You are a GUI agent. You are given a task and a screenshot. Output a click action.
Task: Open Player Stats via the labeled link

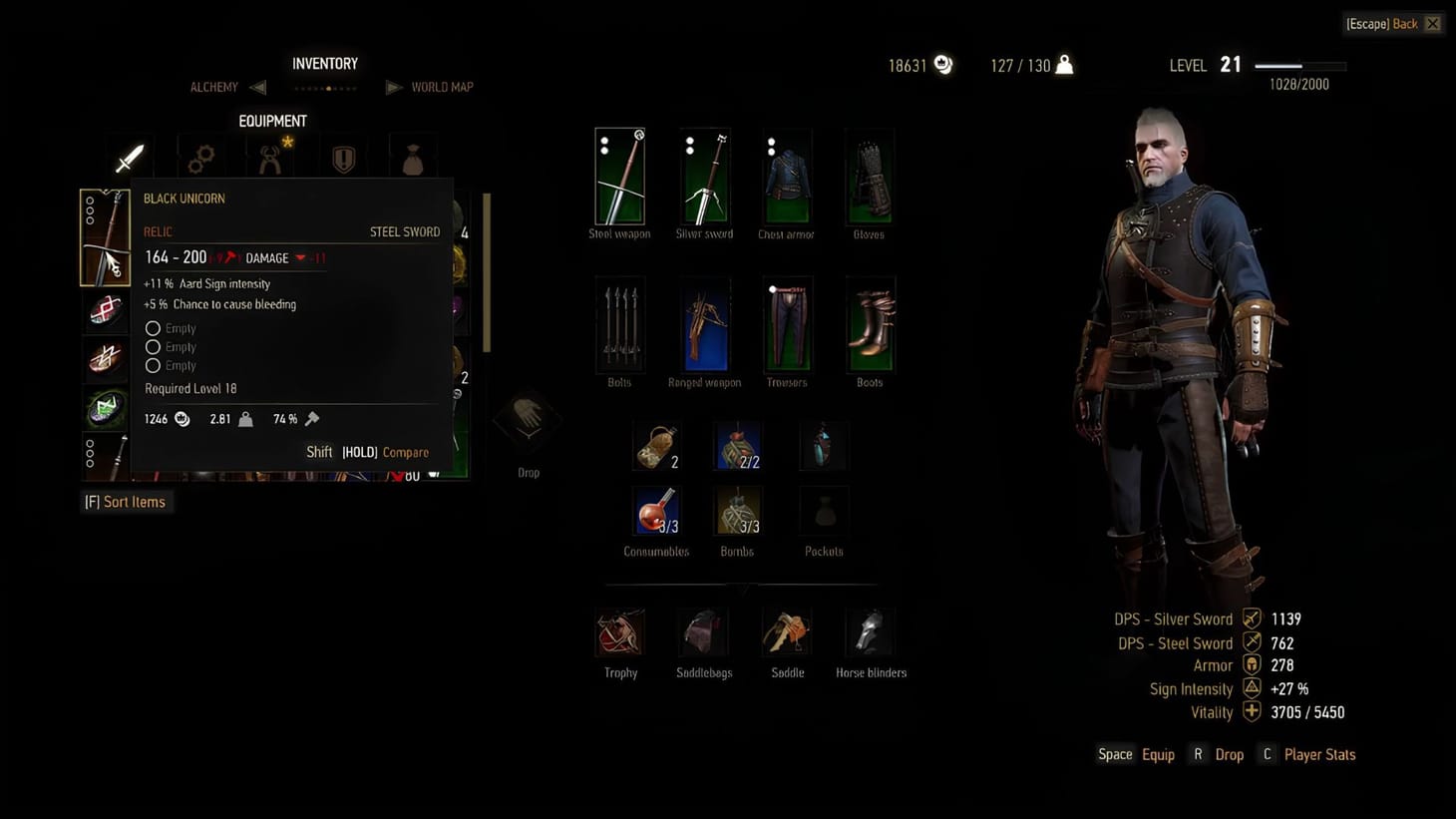point(1319,754)
